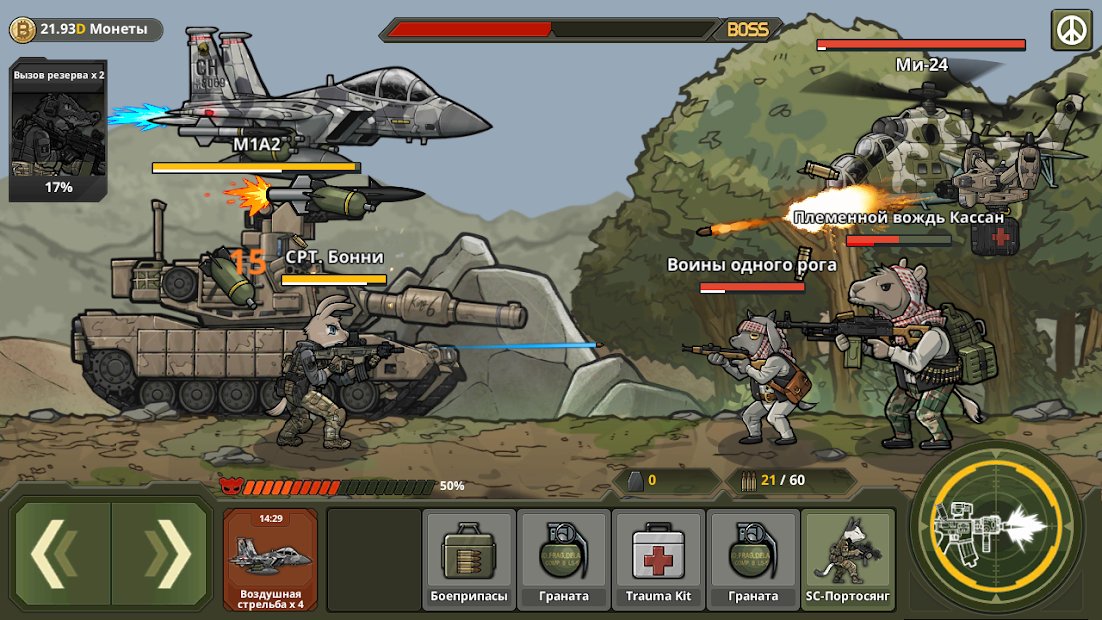
Task: Click the peace symbol button
Action: click(1071, 30)
